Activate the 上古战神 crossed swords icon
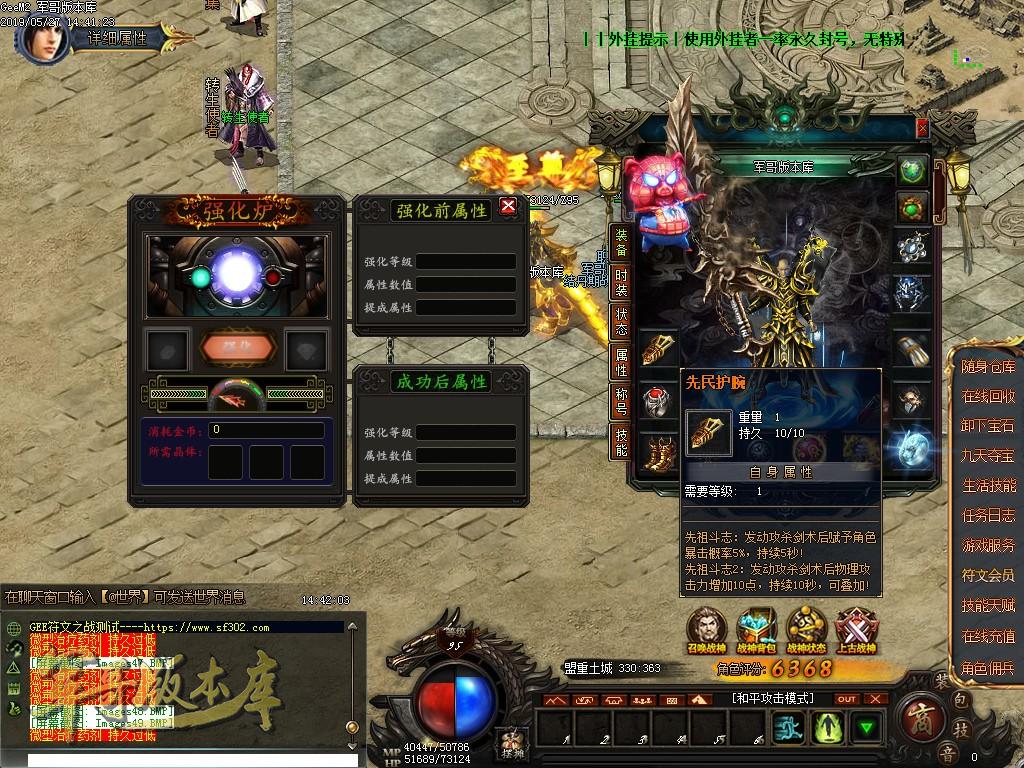Image resolution: width=1024 pixels, height=768 pixels. point(855,631)
